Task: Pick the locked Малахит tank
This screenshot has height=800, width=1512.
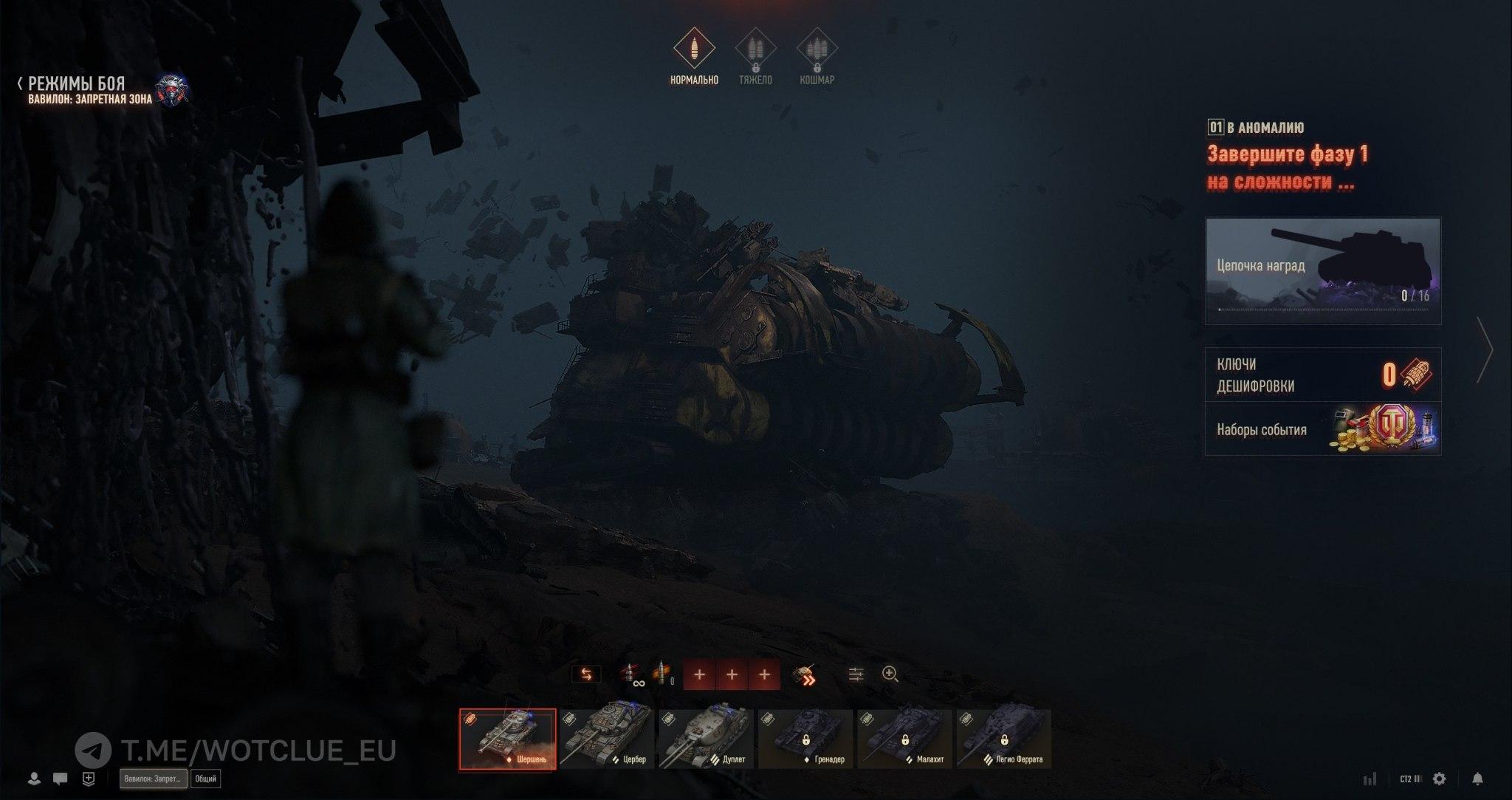Action: tap(904, 739)
